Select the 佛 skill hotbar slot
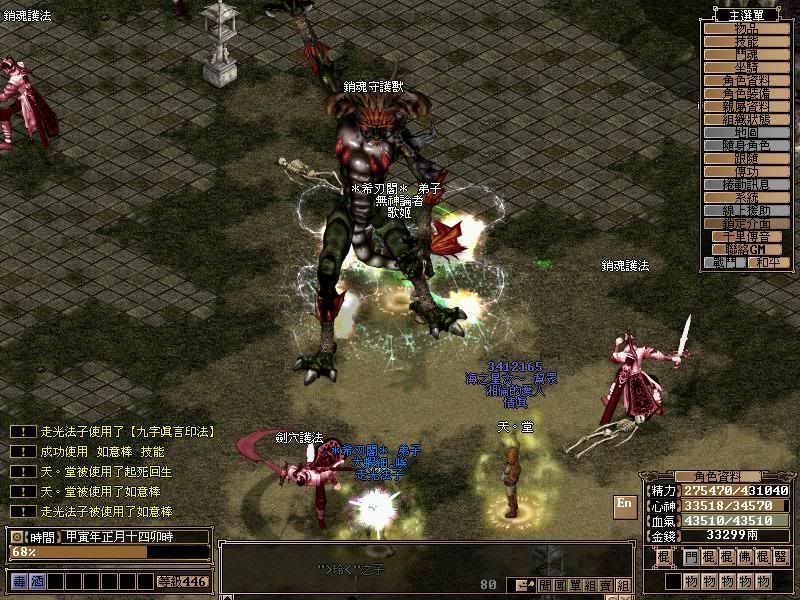The height and width of the screenshot is (600, 800). [x=745, y=557]
